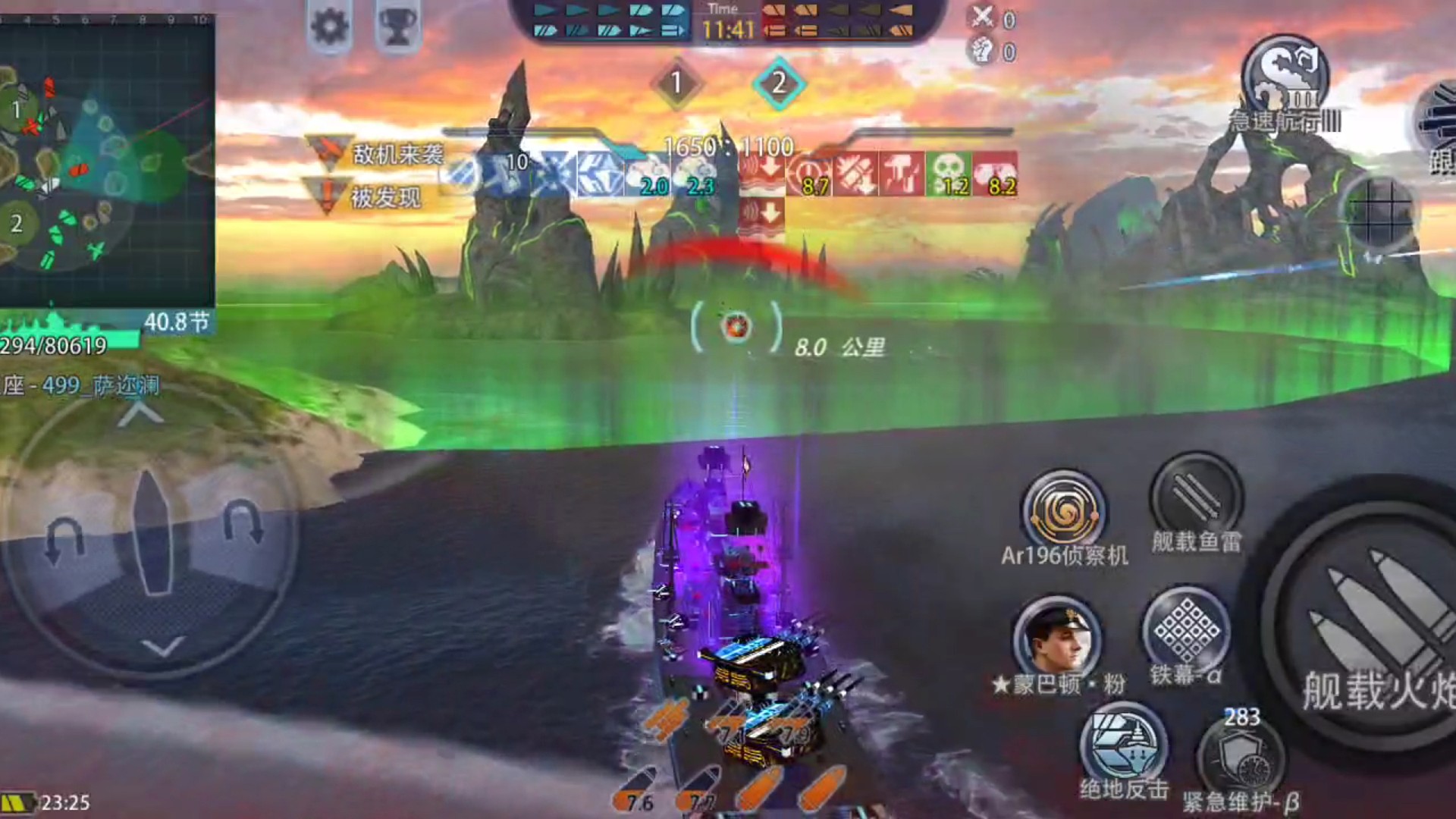The height and width of the screenshot is (819, 1456).
Task: Tap the battle minimap
Action: pyautogui.click(x=106, y=161)
